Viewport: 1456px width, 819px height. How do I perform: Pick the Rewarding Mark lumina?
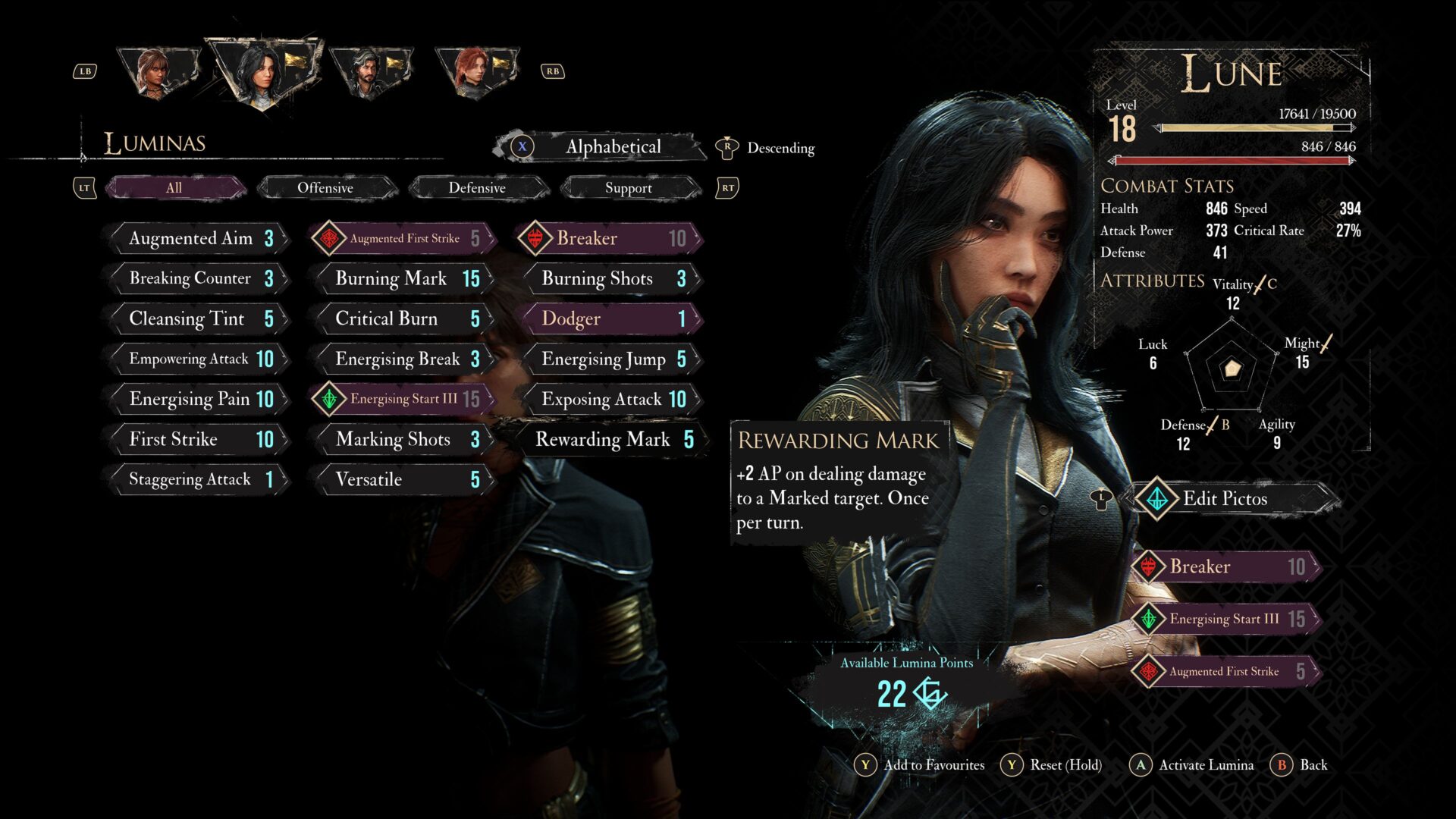(611, 439)
